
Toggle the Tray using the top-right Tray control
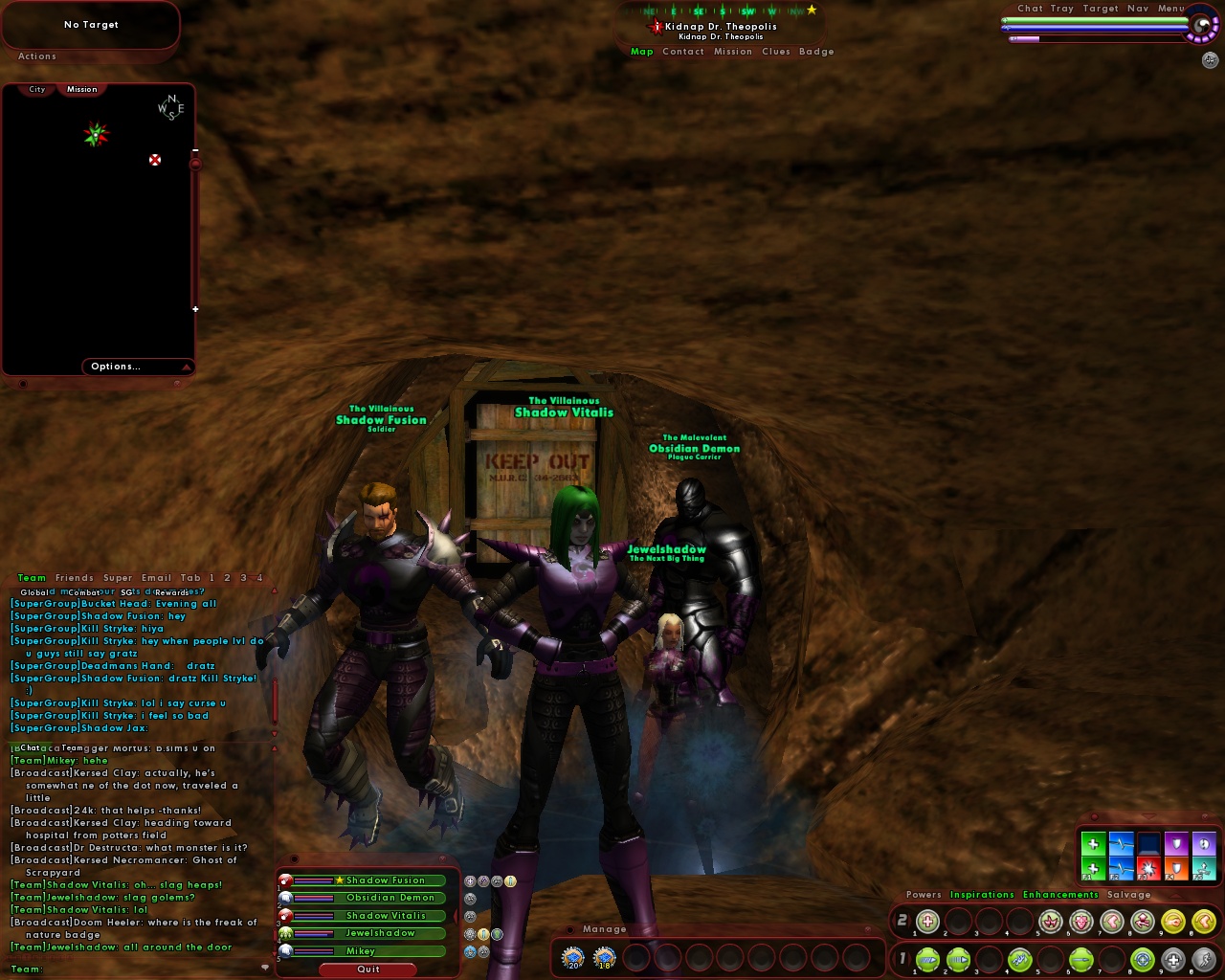tap(1062, 8)
